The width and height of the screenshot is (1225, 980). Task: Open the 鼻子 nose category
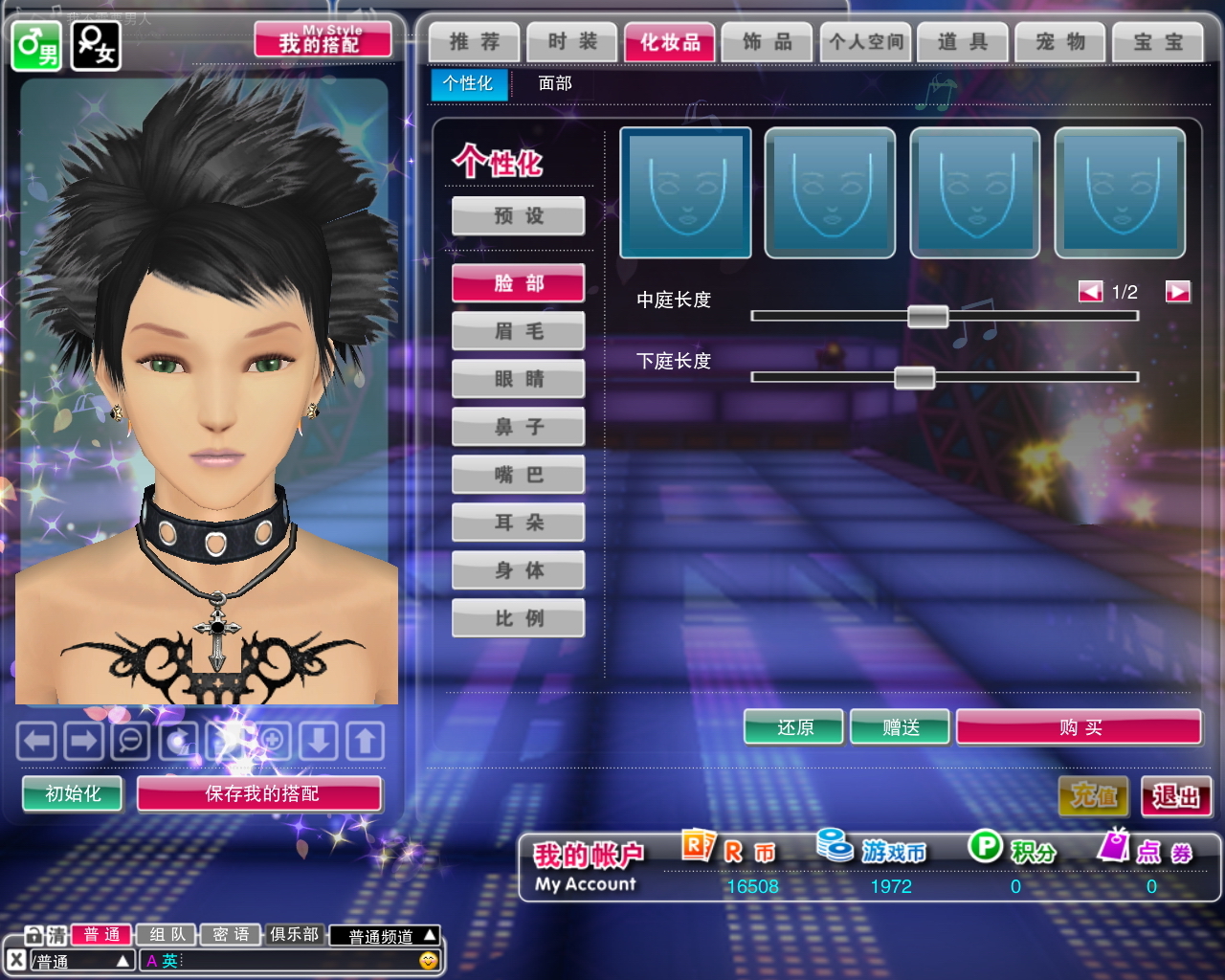(519, 427)
